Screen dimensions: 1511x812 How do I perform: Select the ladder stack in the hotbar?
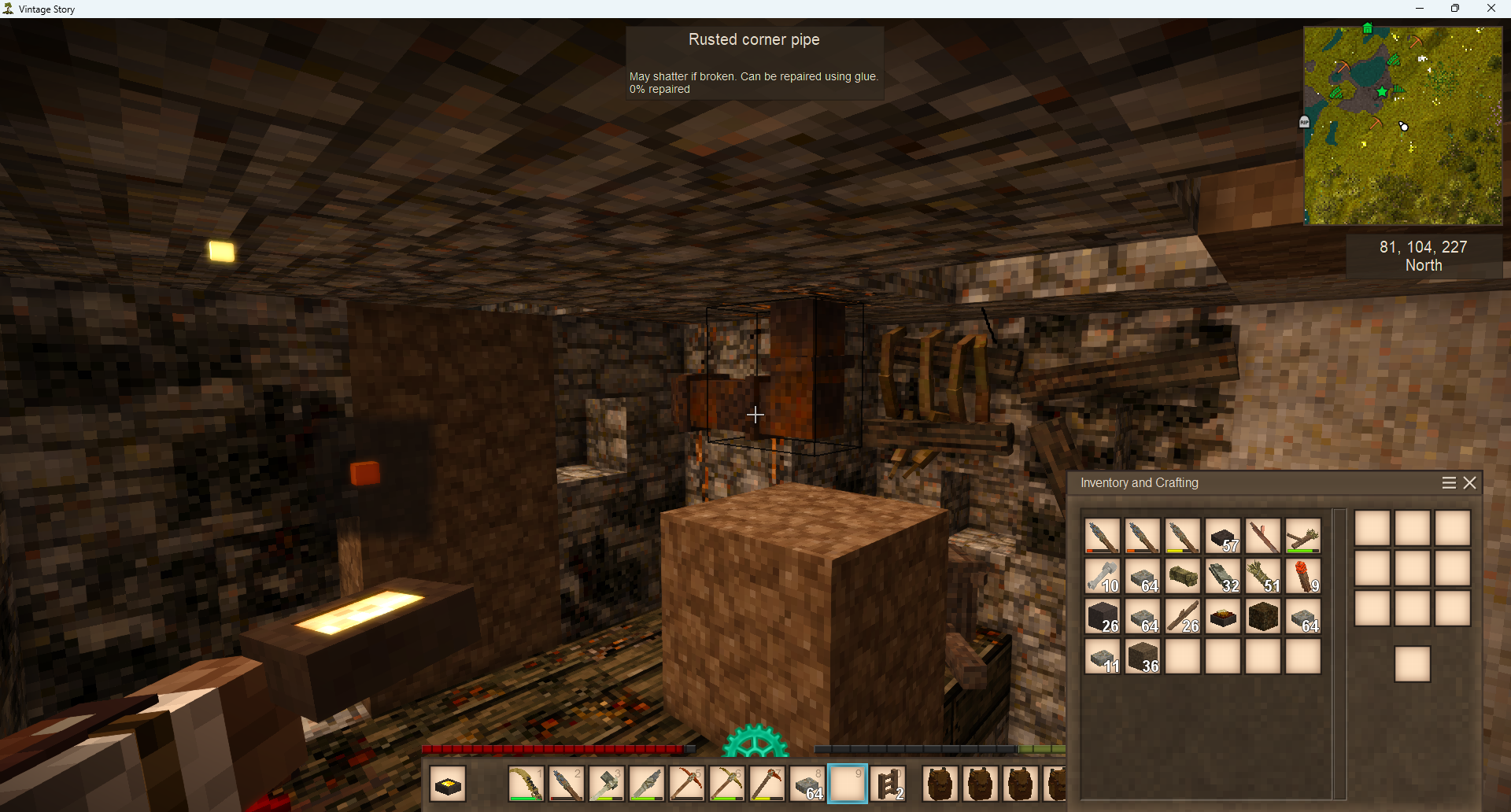click(x=888, y=784)
